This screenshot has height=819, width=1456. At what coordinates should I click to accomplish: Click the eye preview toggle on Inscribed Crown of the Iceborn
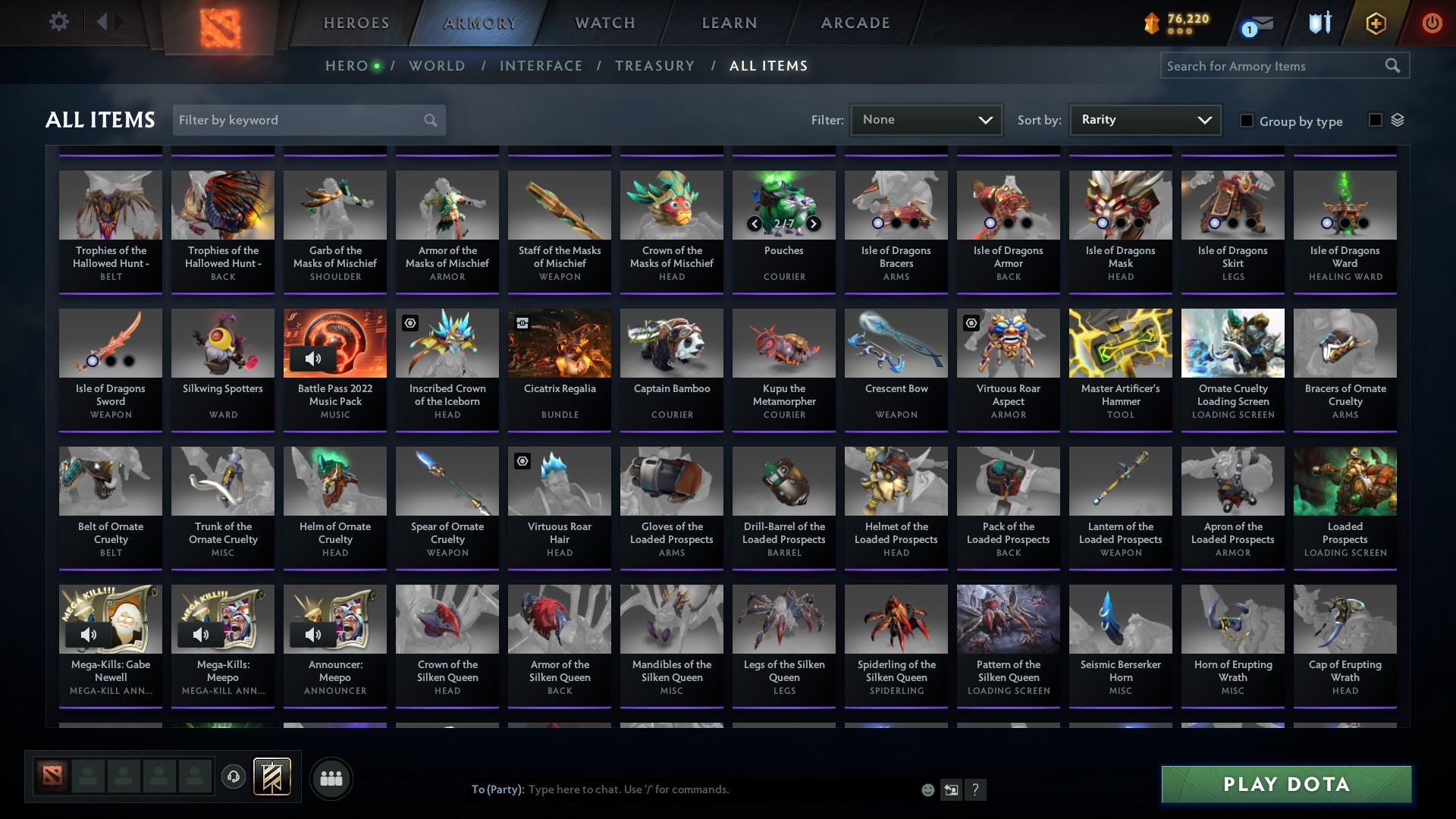coord(409,323)
